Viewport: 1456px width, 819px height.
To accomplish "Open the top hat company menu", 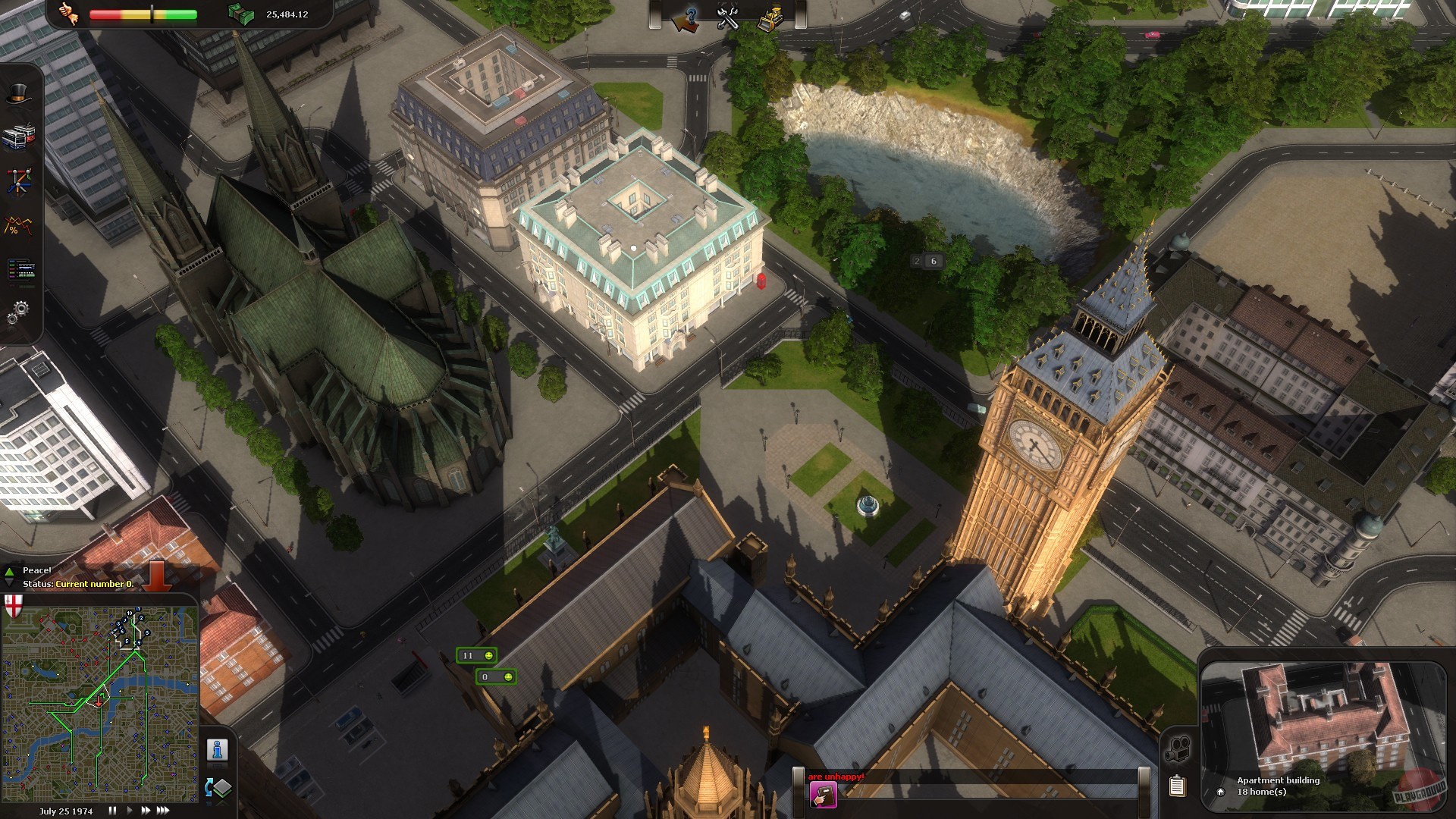I will tap(20, 93).
